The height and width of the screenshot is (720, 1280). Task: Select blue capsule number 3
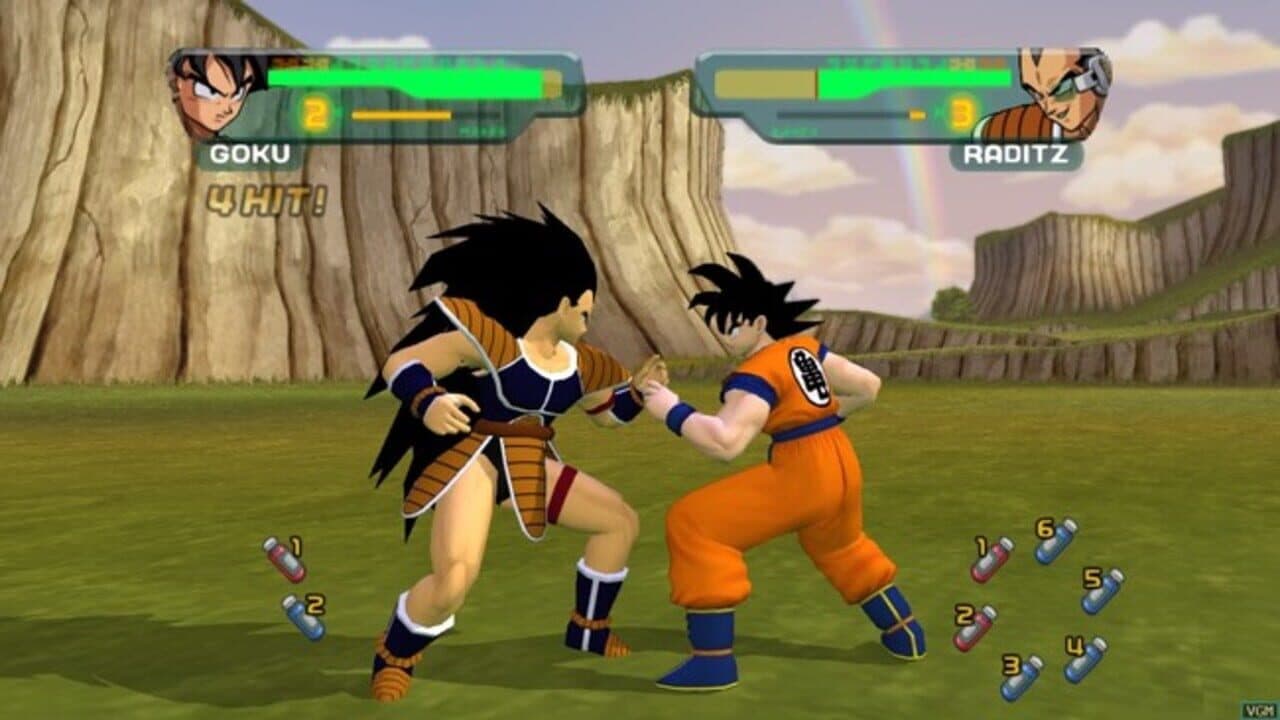pos(1021,678)
